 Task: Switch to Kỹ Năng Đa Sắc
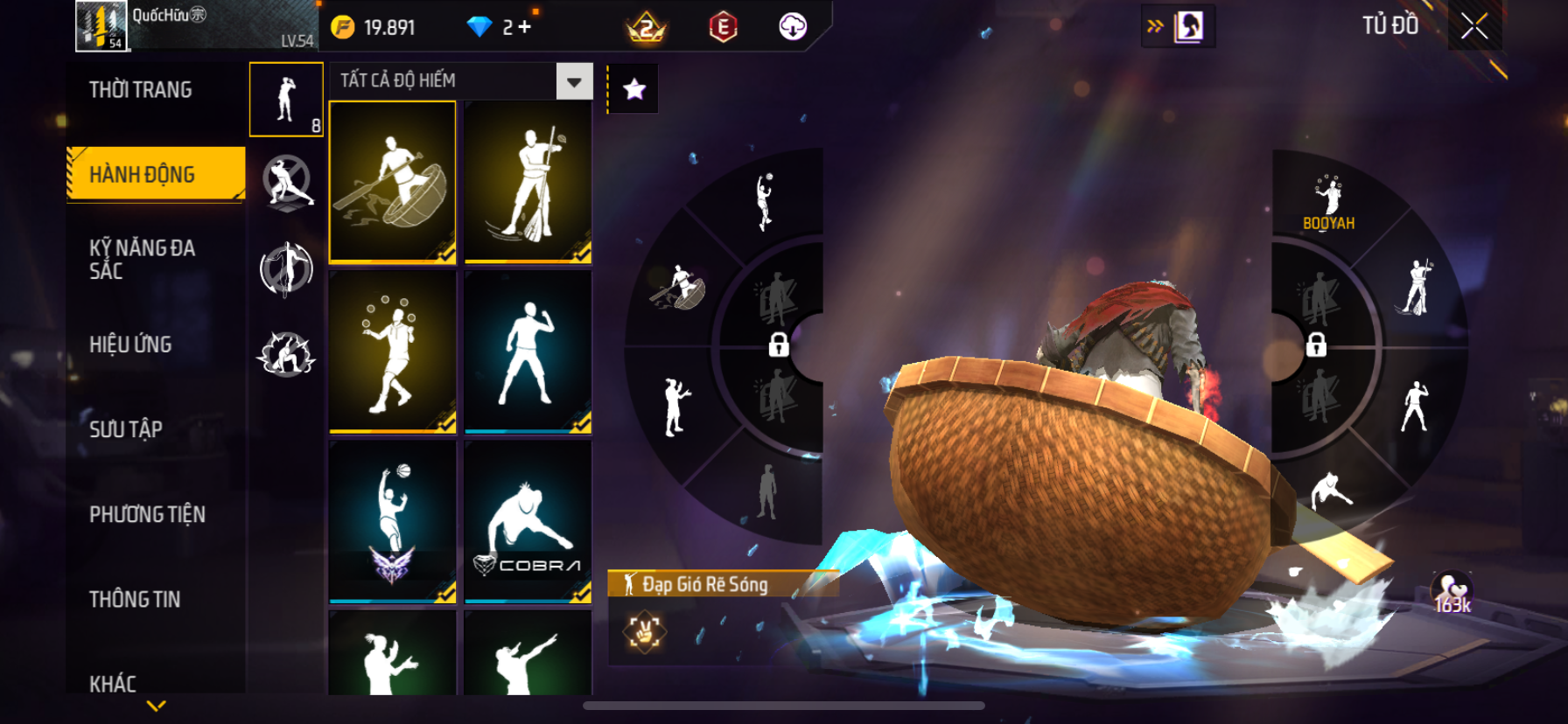pyautogui.click(x=142, y=259)
